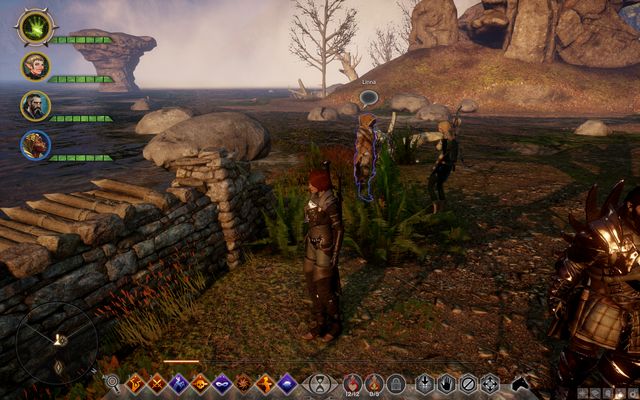The height and width of the screenshot is (400, 640).
Task: Click the locked padlock potion slot
Action: coord(395,382)
